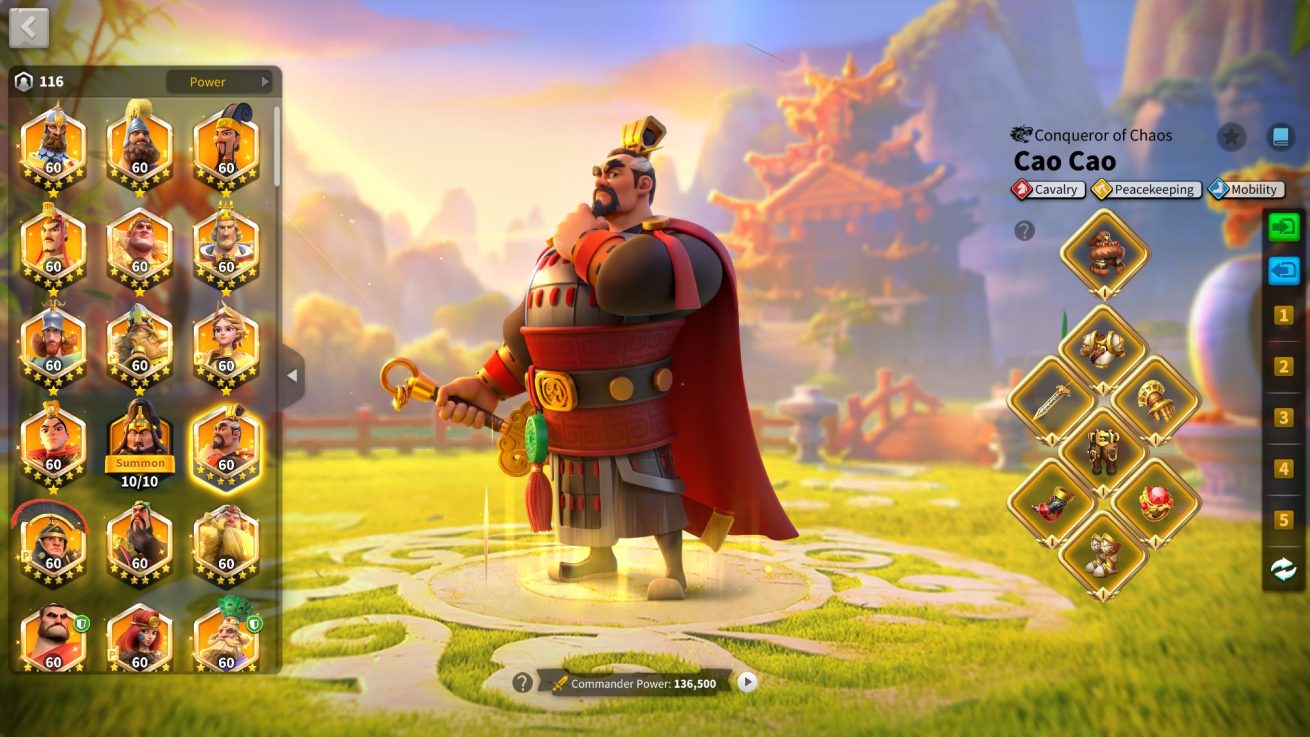Image resolution: width=1310 pixels, height=737 pixels.
Task: Open the helmet equipment slot
Action: [x=1104, y=251]
